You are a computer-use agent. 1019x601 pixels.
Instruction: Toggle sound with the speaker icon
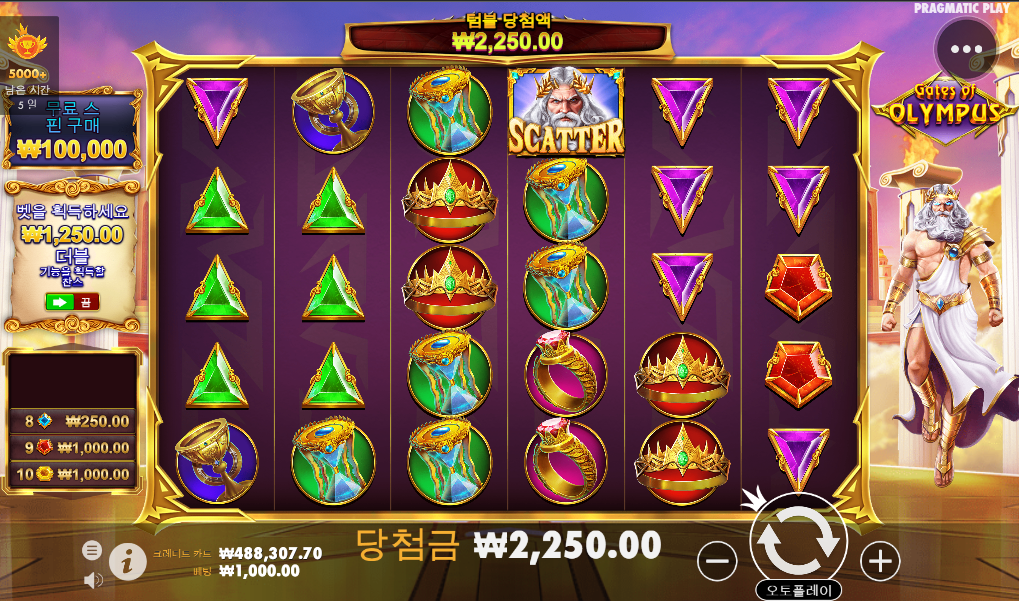click(x=93, y=579)
